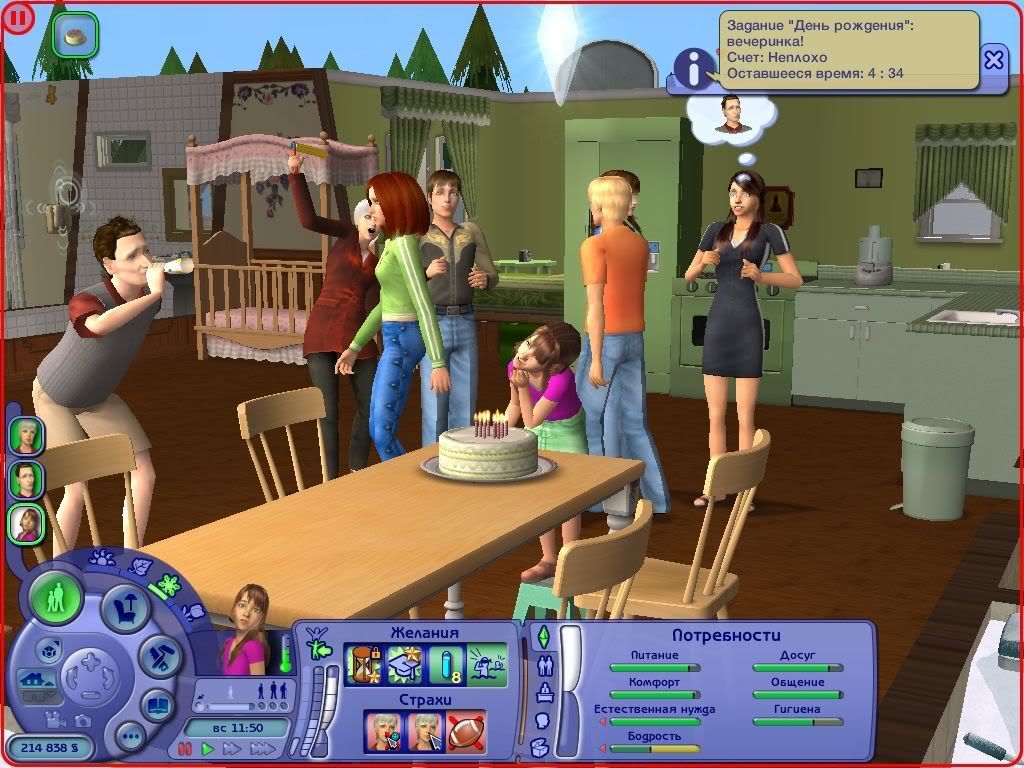
Task: Select the hourglass want in Желания
Action: 362,664
